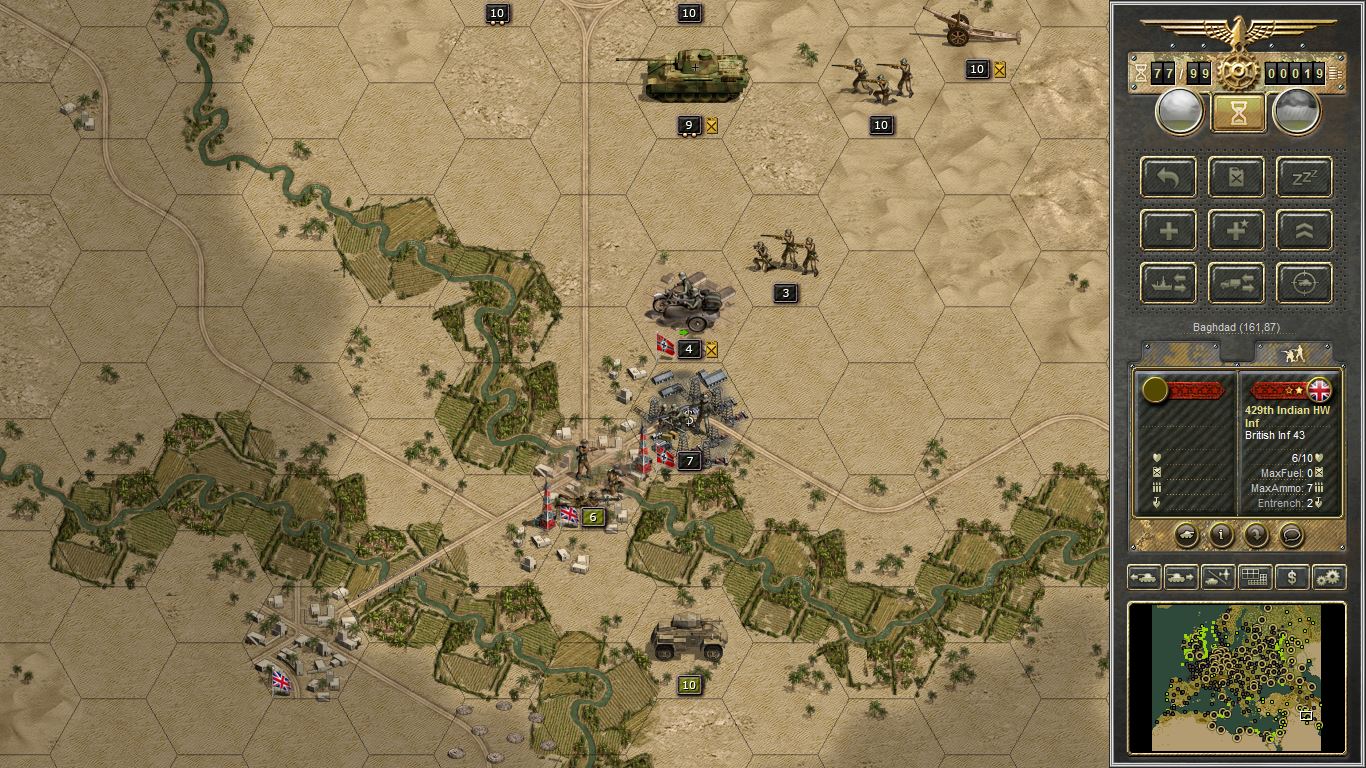This screenshot has height=768, width=1366.
Task: Open game options with the gears icon
Action: (1328, 577)
